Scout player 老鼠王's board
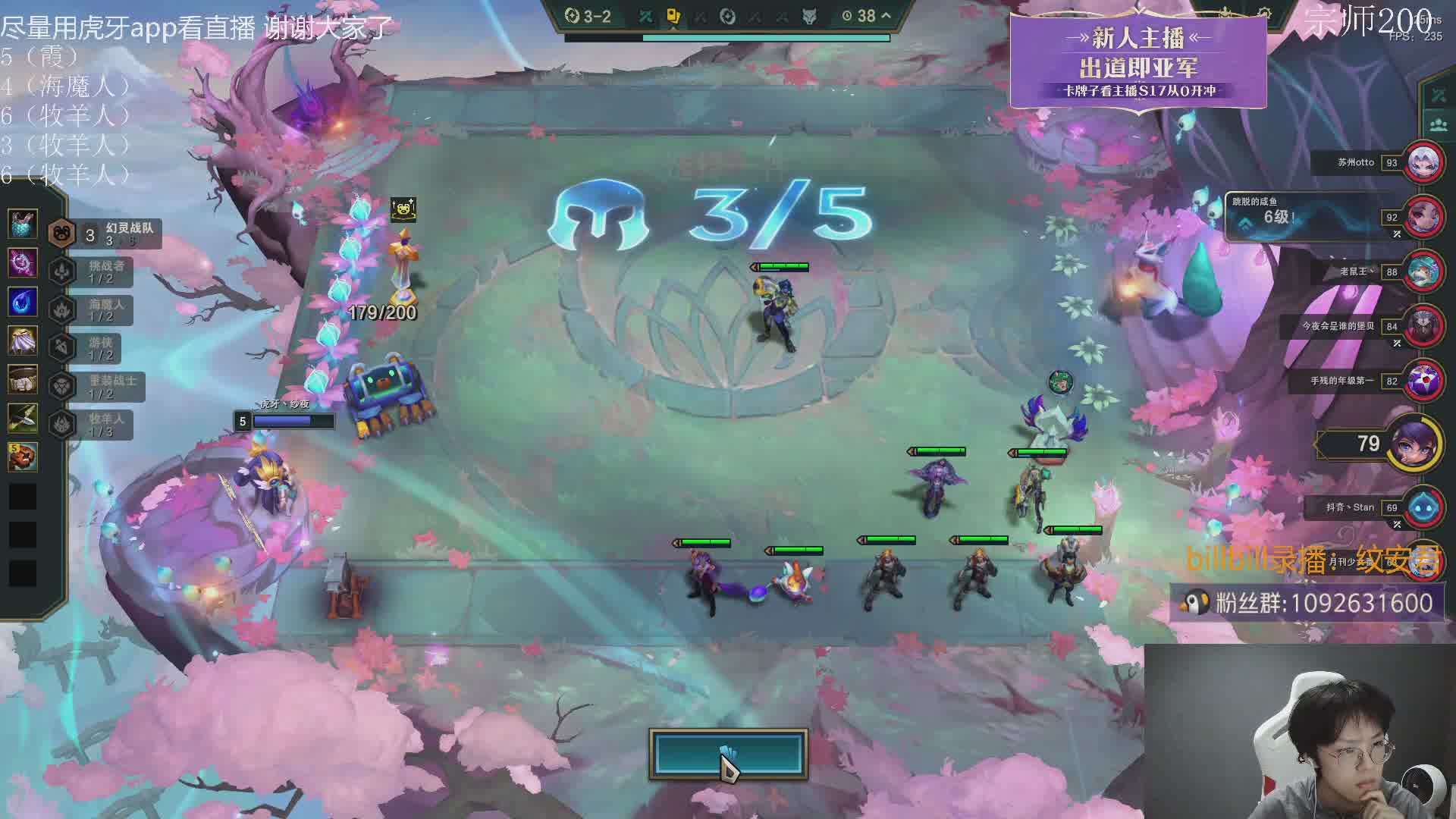1456x819 pixels. click(x=1423, y=271)
